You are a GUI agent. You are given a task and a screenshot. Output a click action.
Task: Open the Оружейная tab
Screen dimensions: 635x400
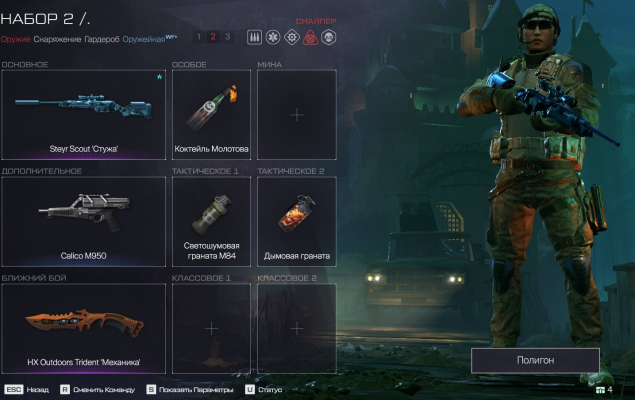tap(145, 39)
